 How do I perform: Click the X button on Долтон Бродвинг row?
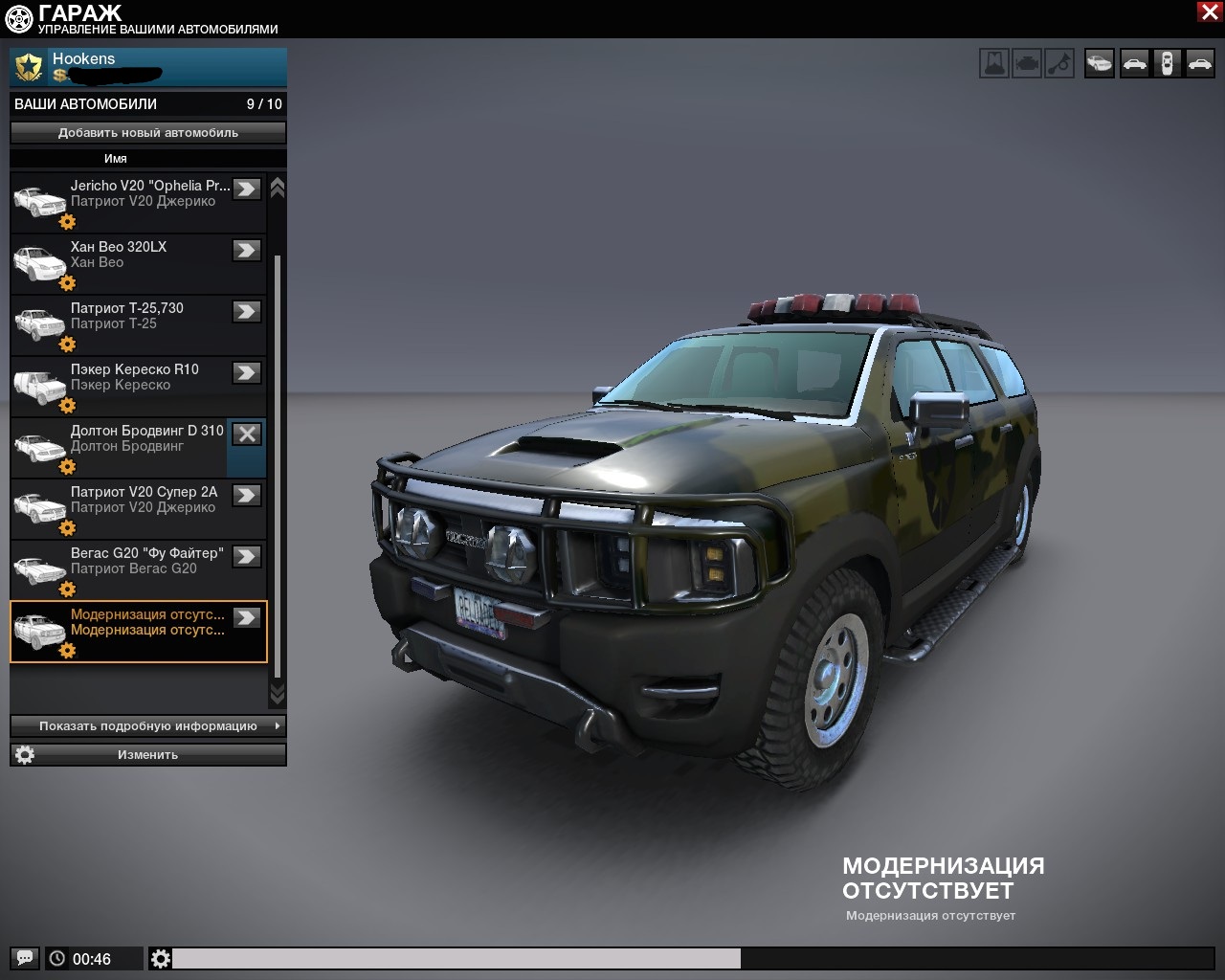247,434
